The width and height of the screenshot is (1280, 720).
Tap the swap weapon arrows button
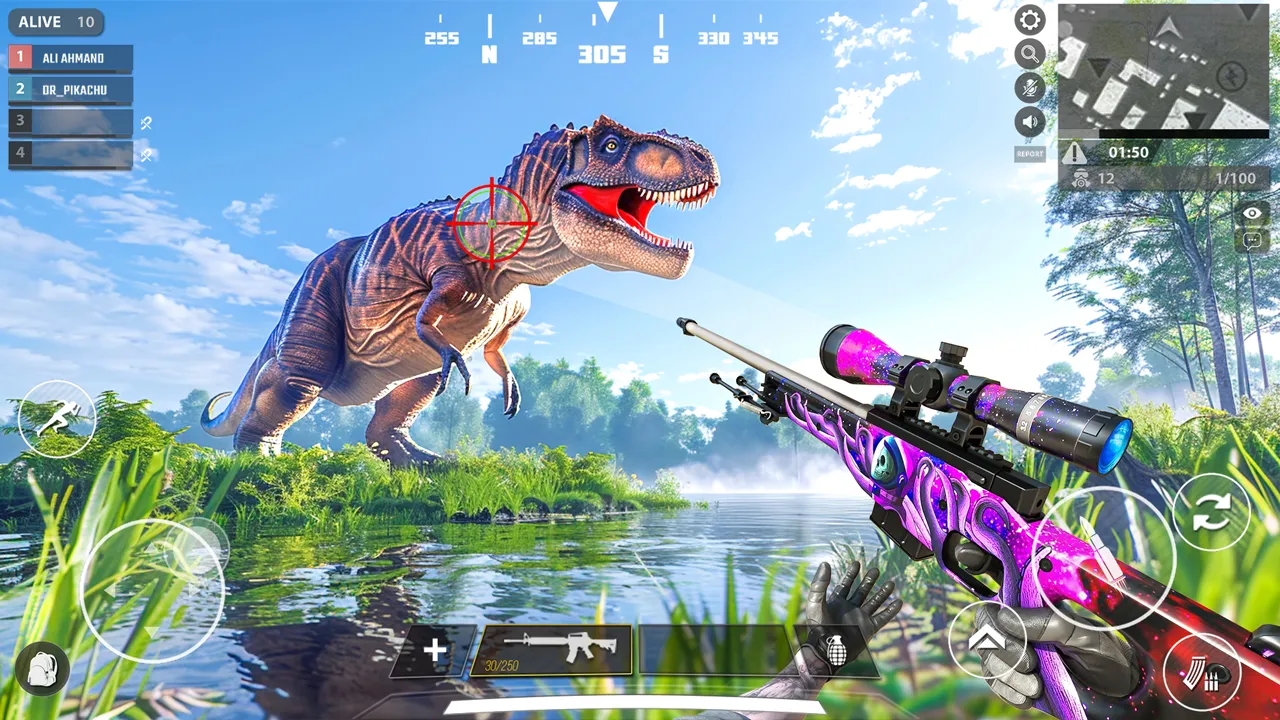1211,512
